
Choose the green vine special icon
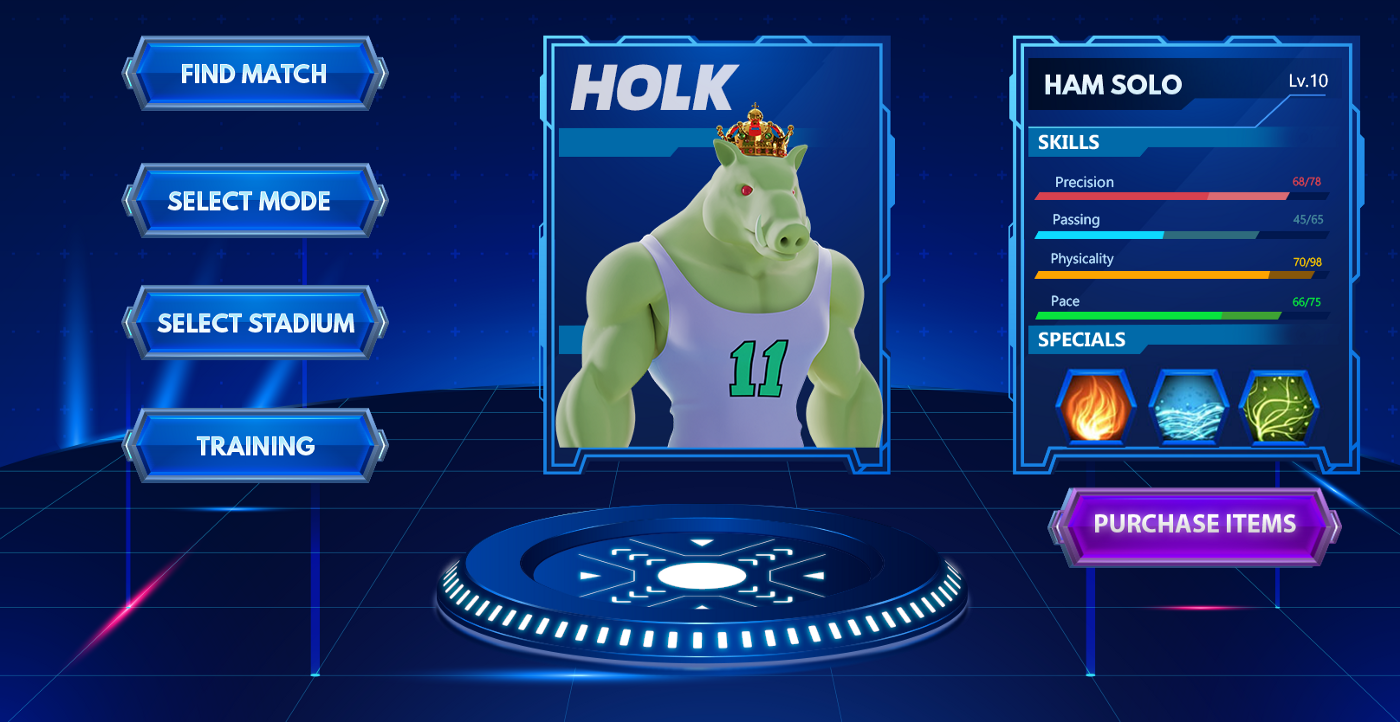(x=1278, y=408)
